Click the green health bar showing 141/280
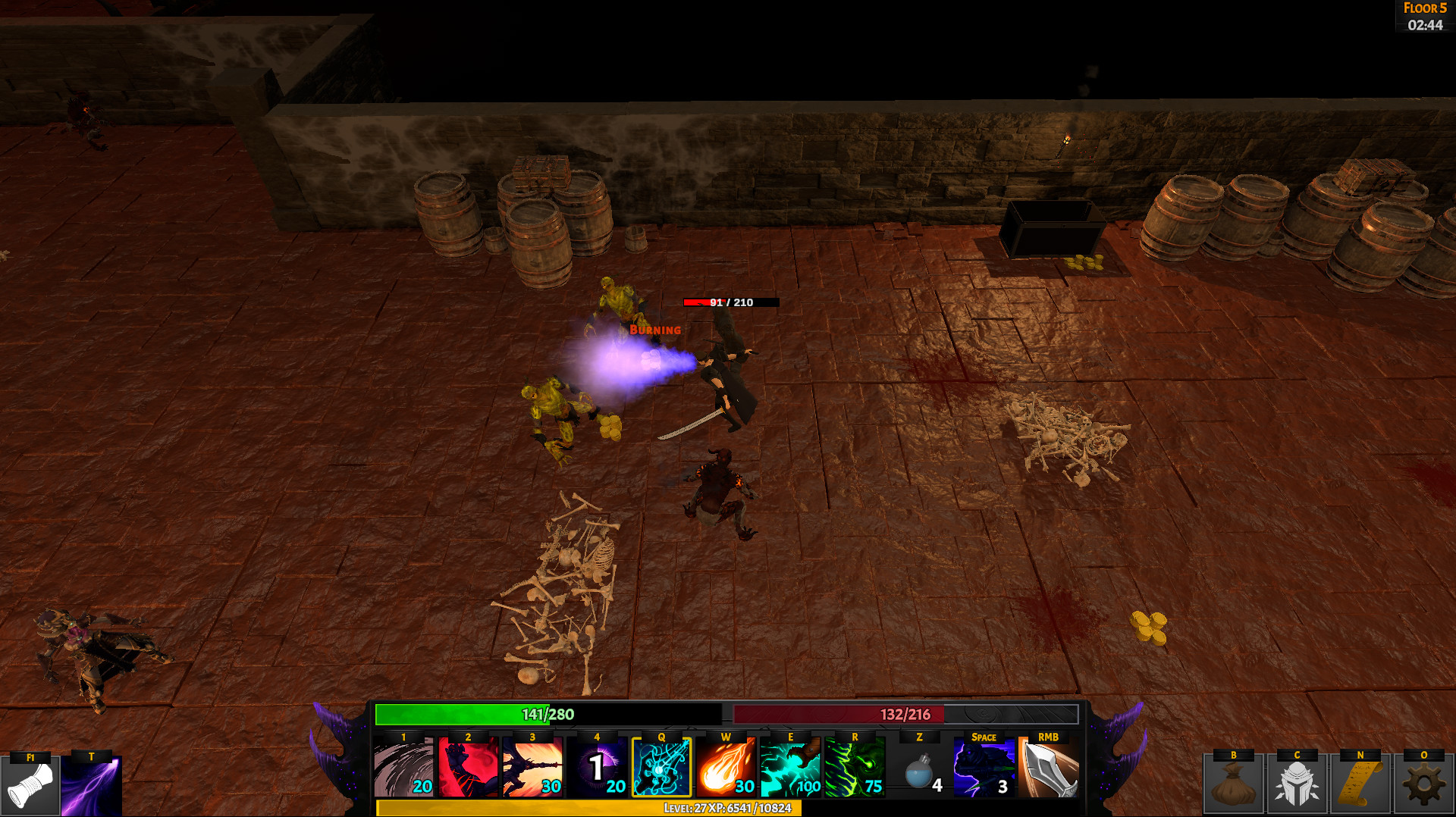This screenshot has height=817, width=1456. (546, 714)
